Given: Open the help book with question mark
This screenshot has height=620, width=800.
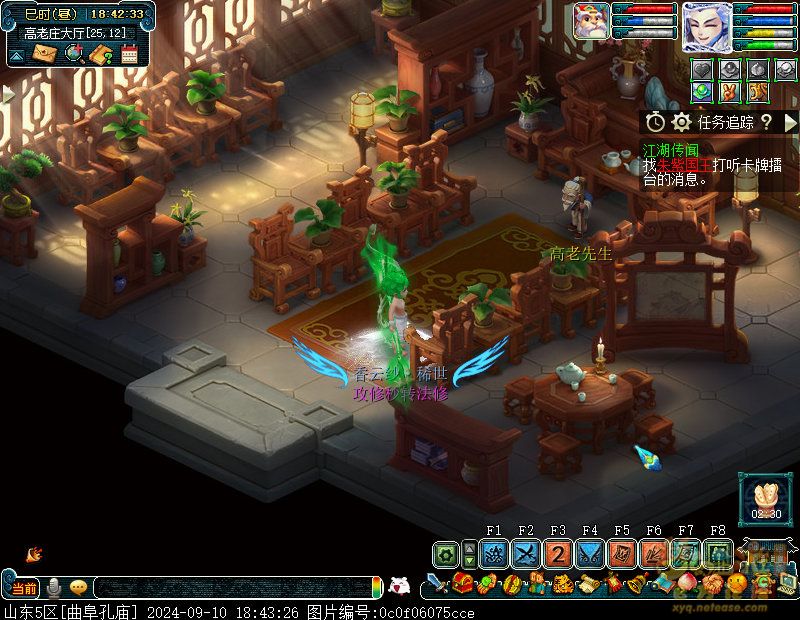Looking at the screenshot, I should [100, 53].
